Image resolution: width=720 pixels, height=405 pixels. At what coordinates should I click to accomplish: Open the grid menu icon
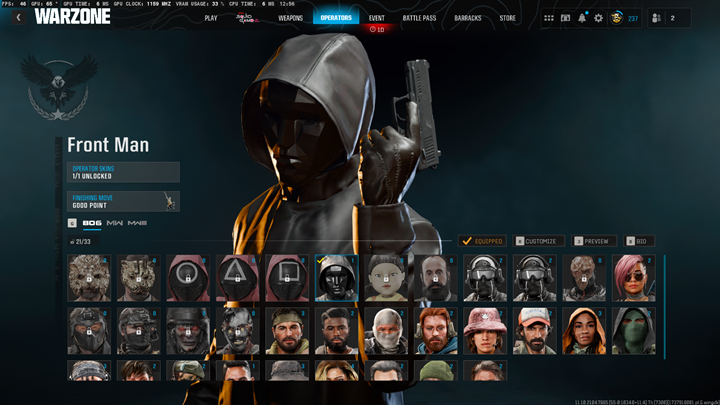548,18
